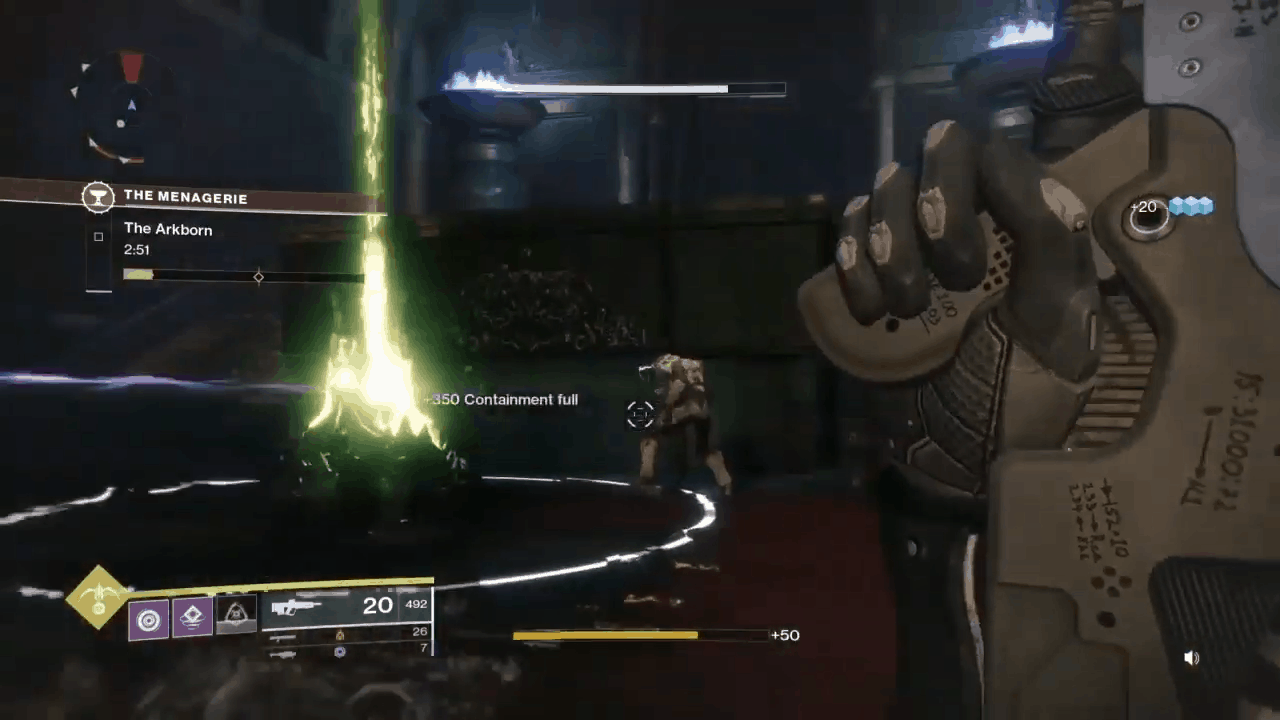Image resolution: width=1280 pixels, height=720 pixels.
Task: Mute audio with the speaker icon
Action: pyautogui.click(x=1191, y=657)
